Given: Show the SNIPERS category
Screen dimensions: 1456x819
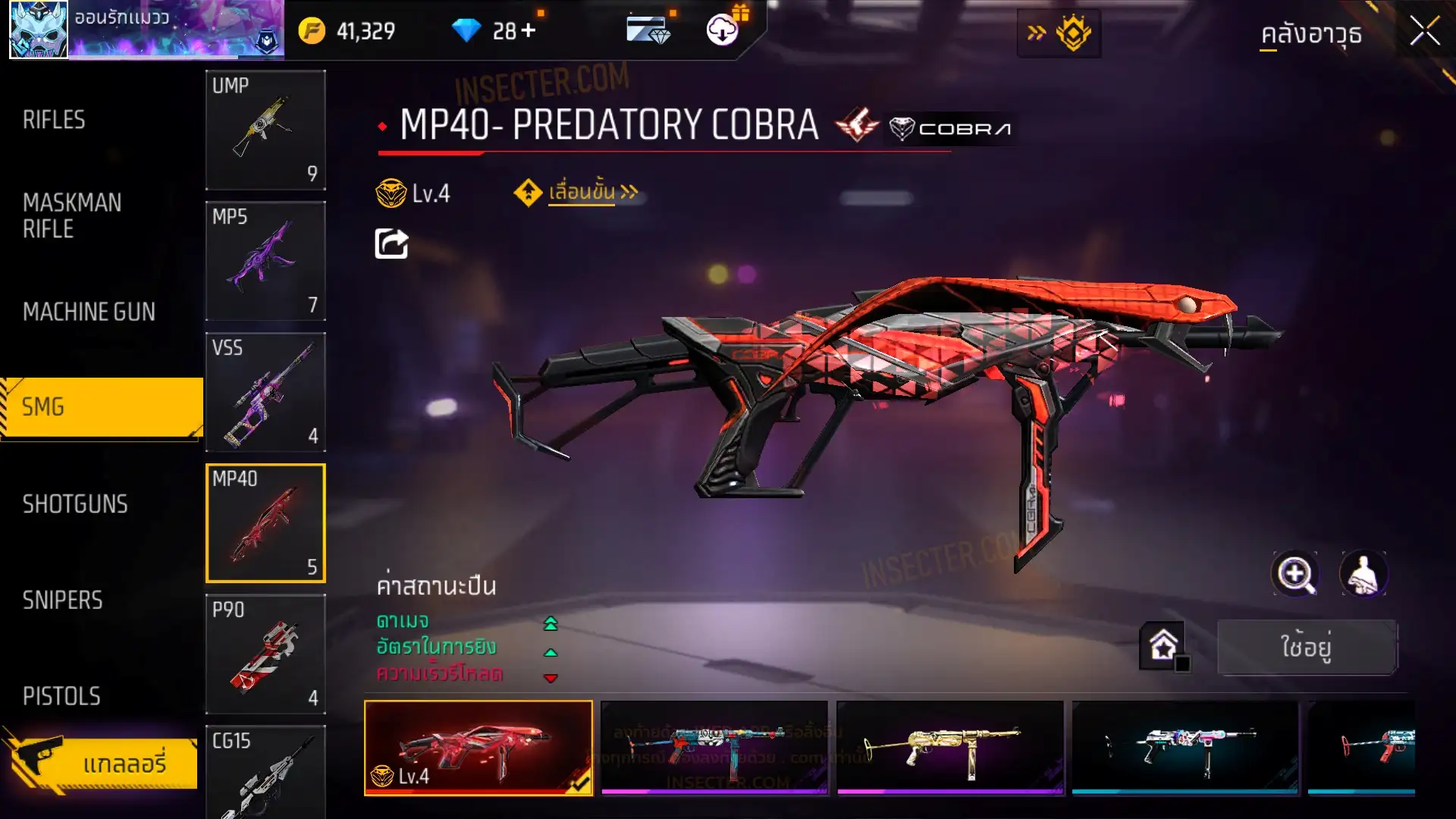Looking at the screenshot, I should click(x=62, y=601).
